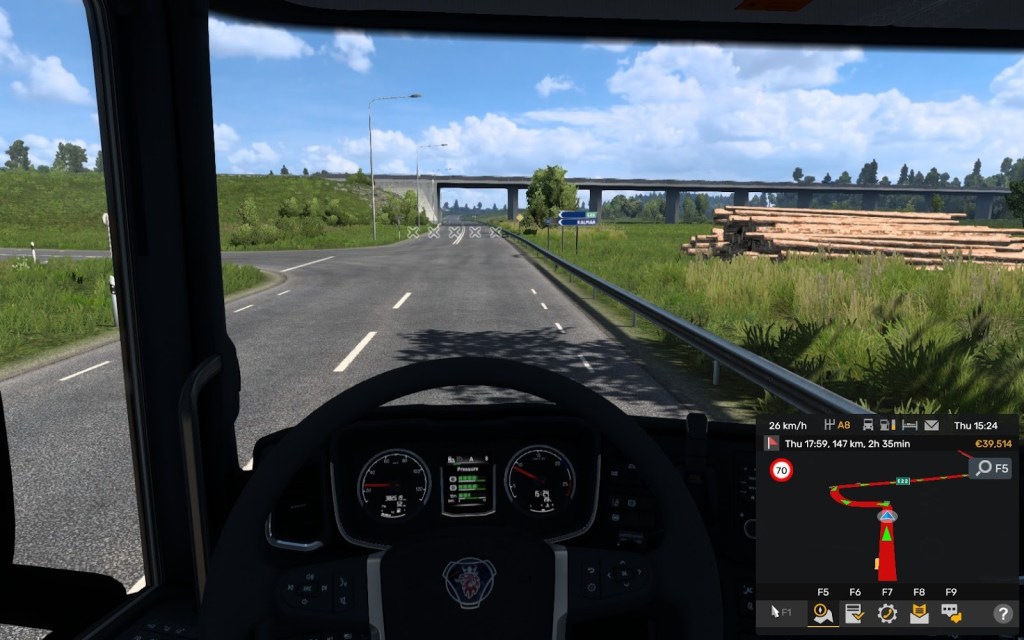This screenshot has height=640, width=1024.
Task: Switch to the current job info tab
Action: point(855,613)
